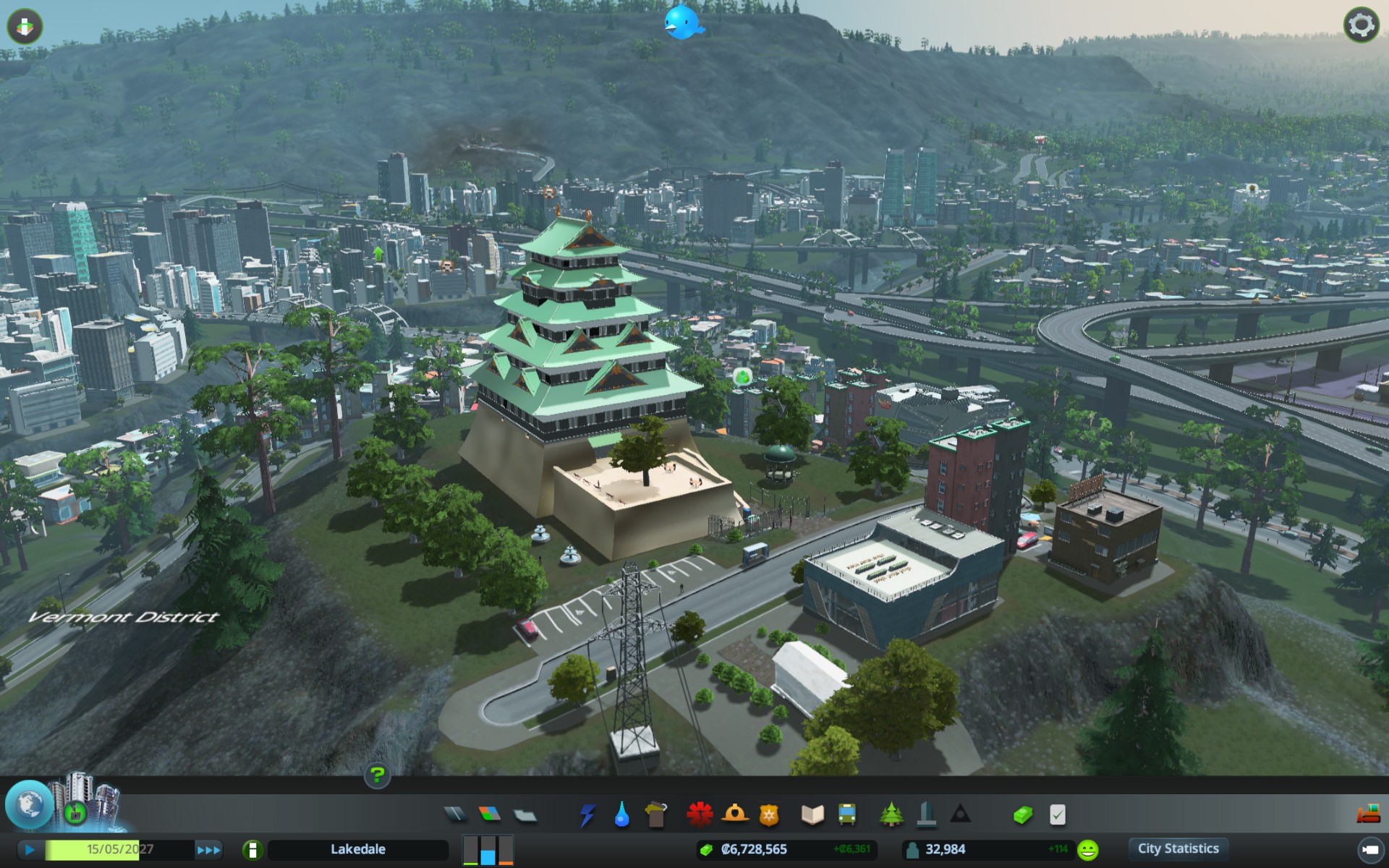Open the Police badge menu
Viewport: 1389px width, 868px height.
coord(768,815)
